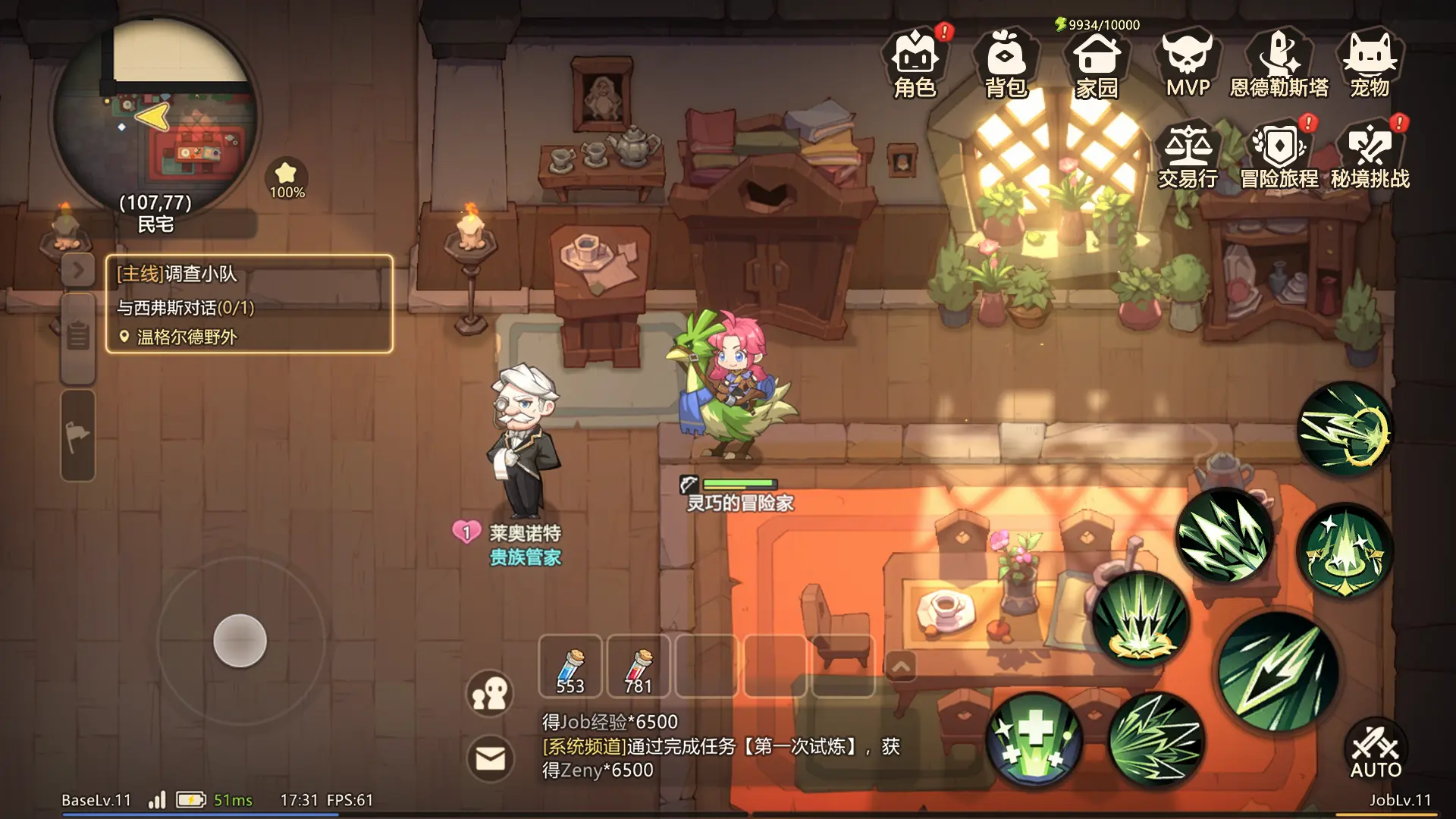Go to the 家园 home menu
The width and height of the screenshot is (1456, 819).
coord(1097,64)
